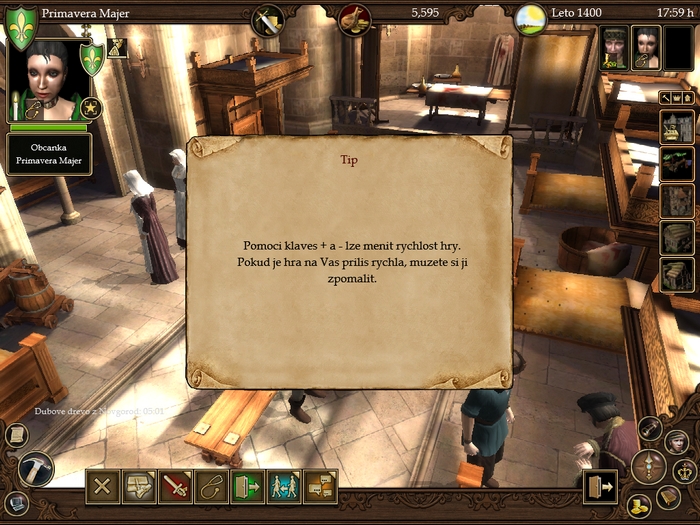700x525 pixels.
Task: Select the green-hat family member portrait
Action: [x=614, y=47]
